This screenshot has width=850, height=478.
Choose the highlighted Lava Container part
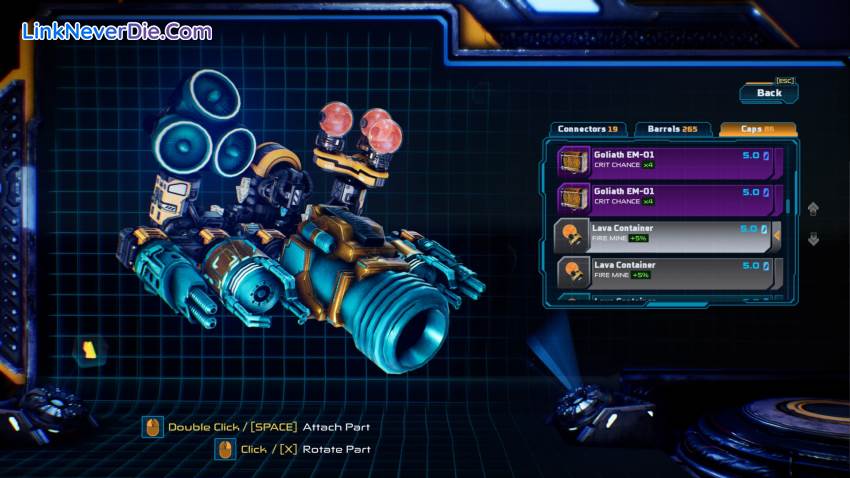click(665, 236)
